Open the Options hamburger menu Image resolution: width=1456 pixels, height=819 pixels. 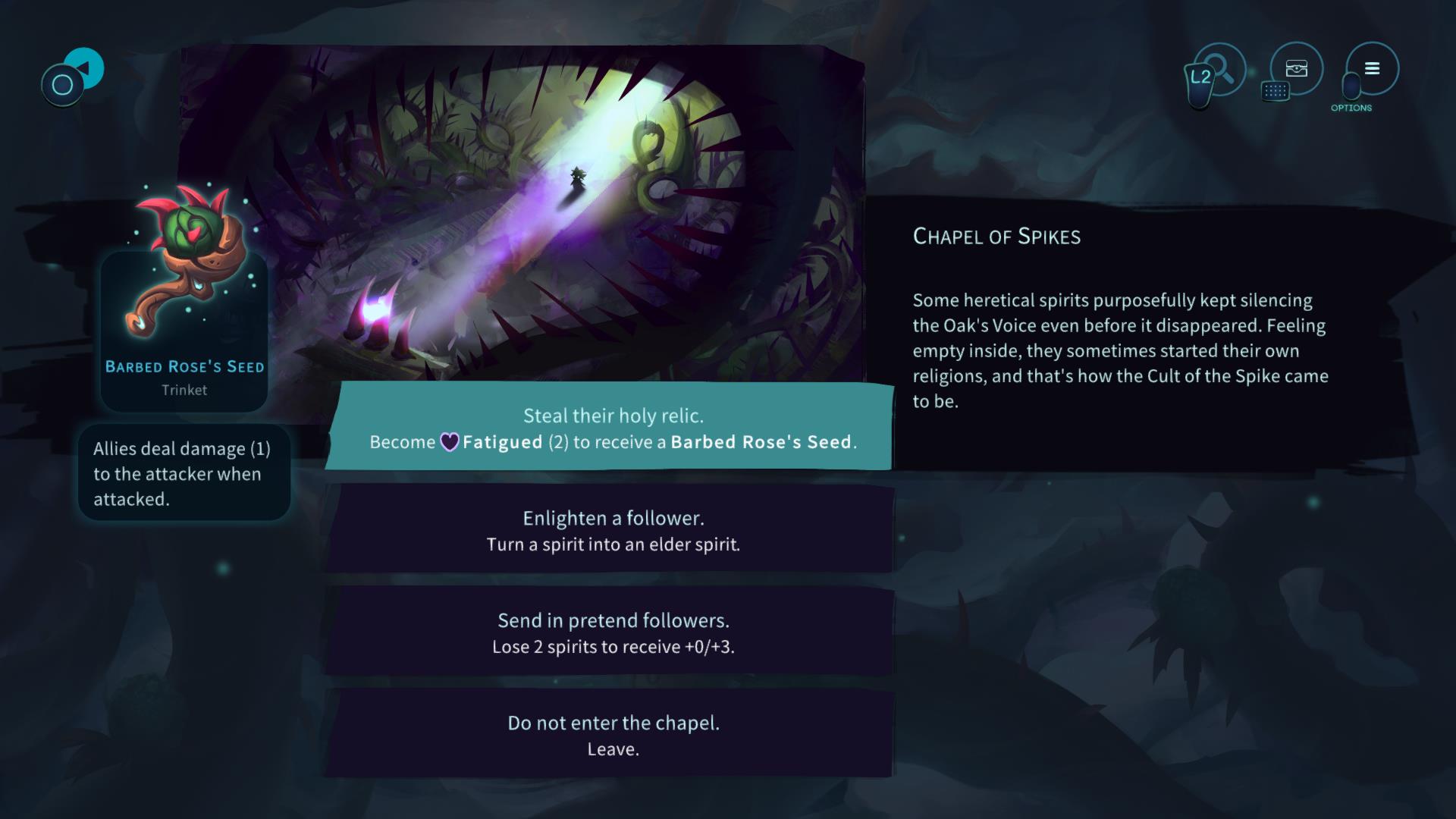(x=1372, y=69)
